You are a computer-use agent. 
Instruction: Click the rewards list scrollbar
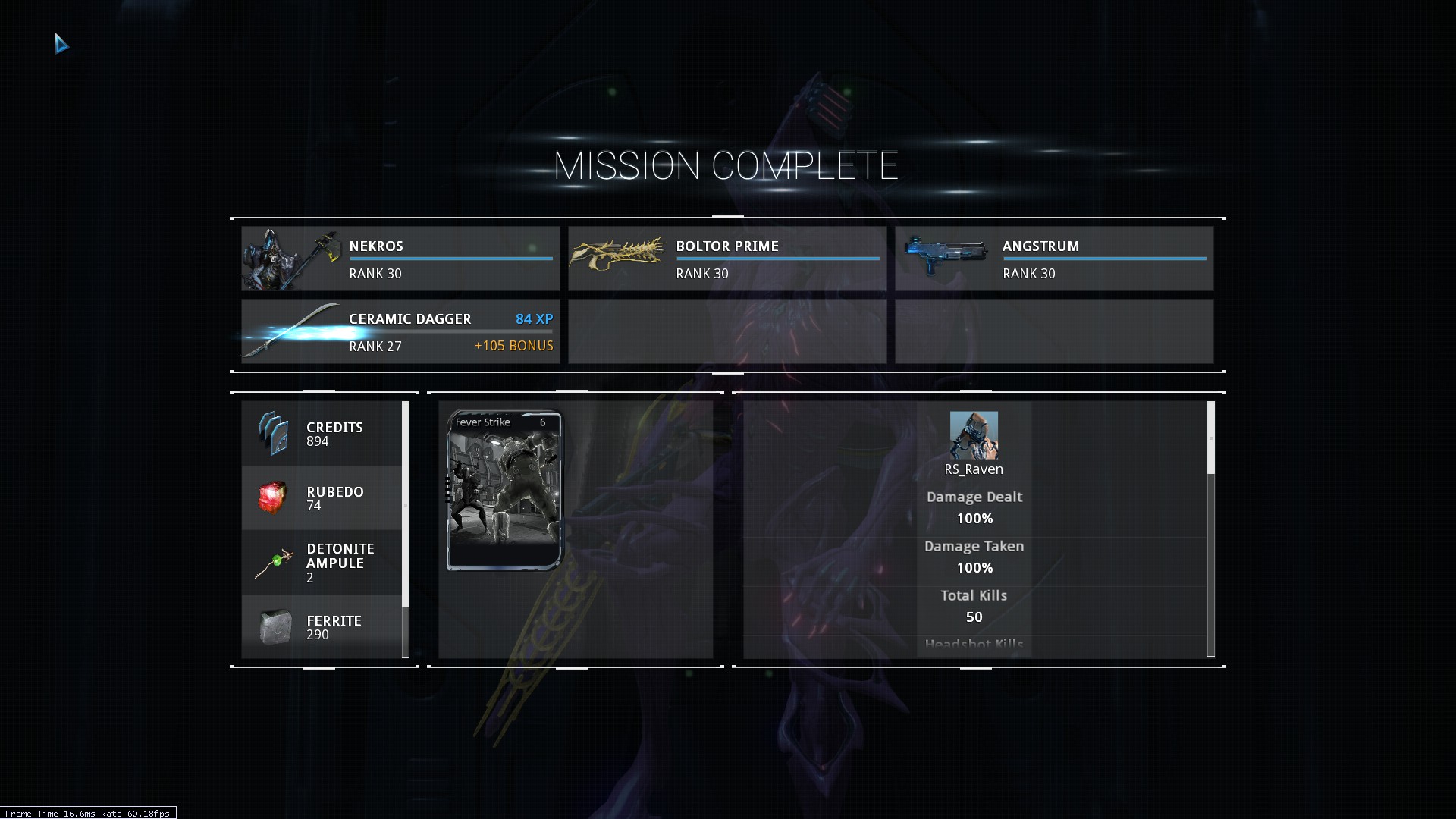(x=406, y=504)
